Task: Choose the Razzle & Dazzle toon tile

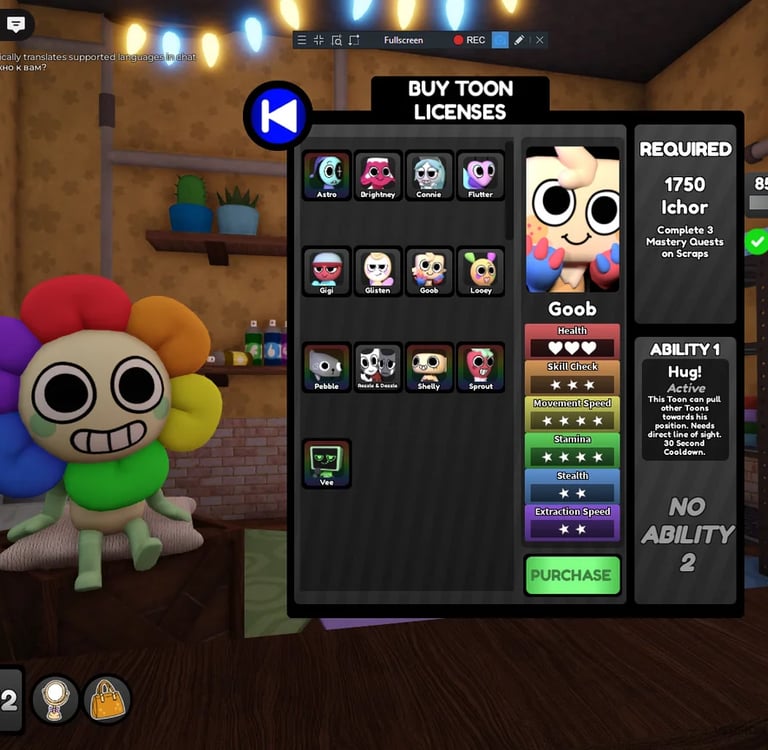Action: tap(378, 367)
